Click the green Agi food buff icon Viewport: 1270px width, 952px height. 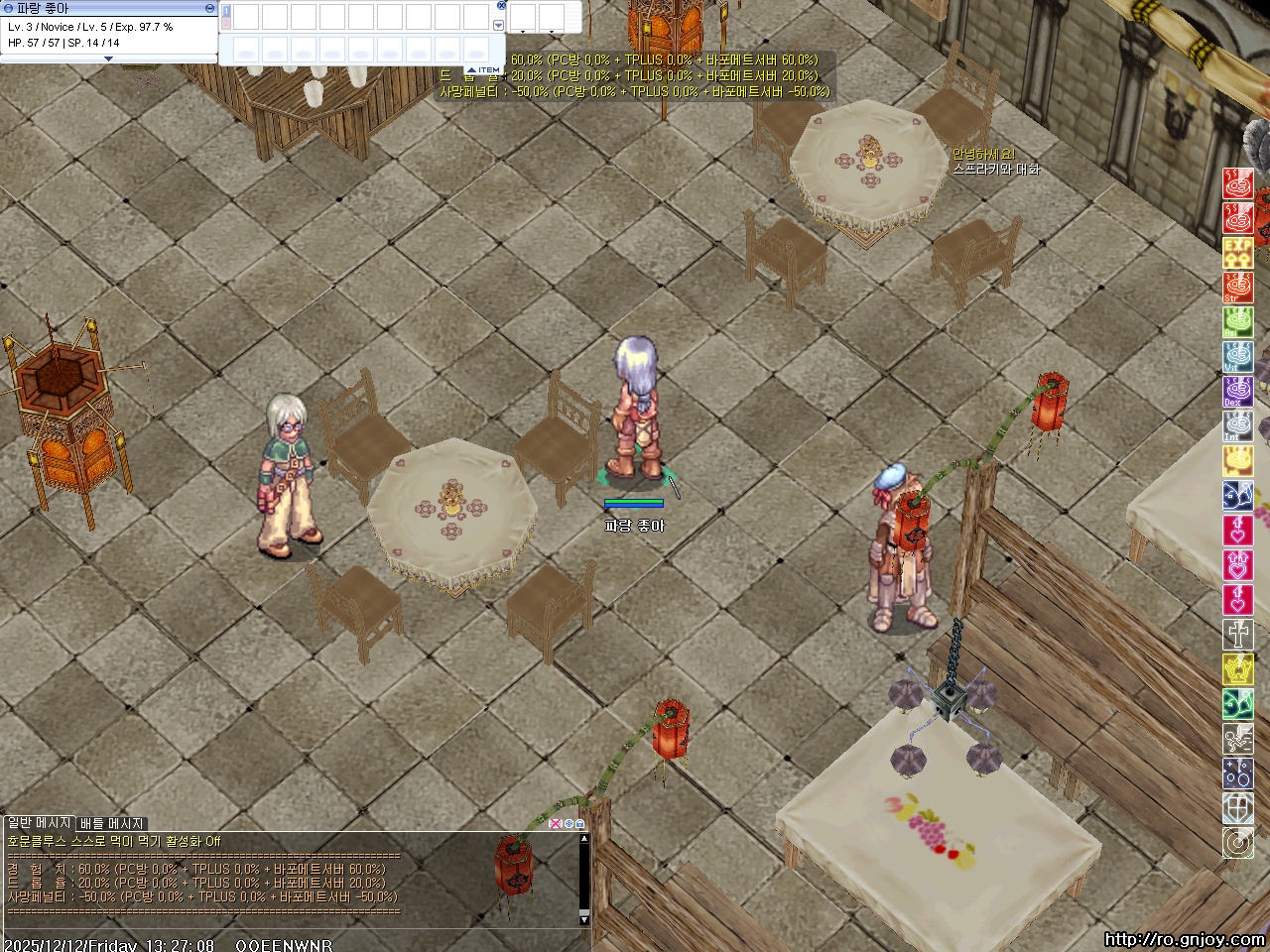pos(1237,321)
